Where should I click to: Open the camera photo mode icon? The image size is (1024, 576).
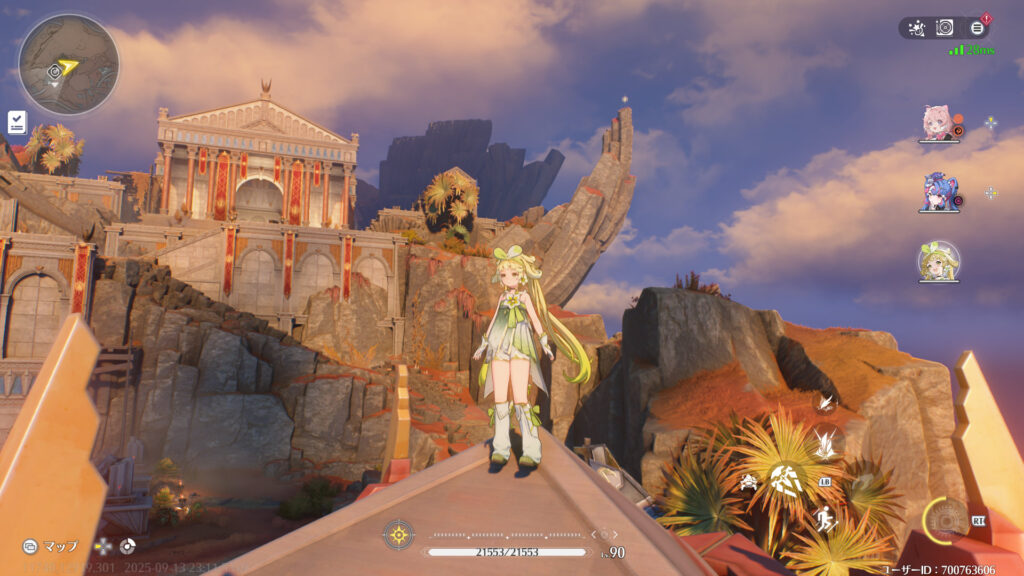point(945,28)
